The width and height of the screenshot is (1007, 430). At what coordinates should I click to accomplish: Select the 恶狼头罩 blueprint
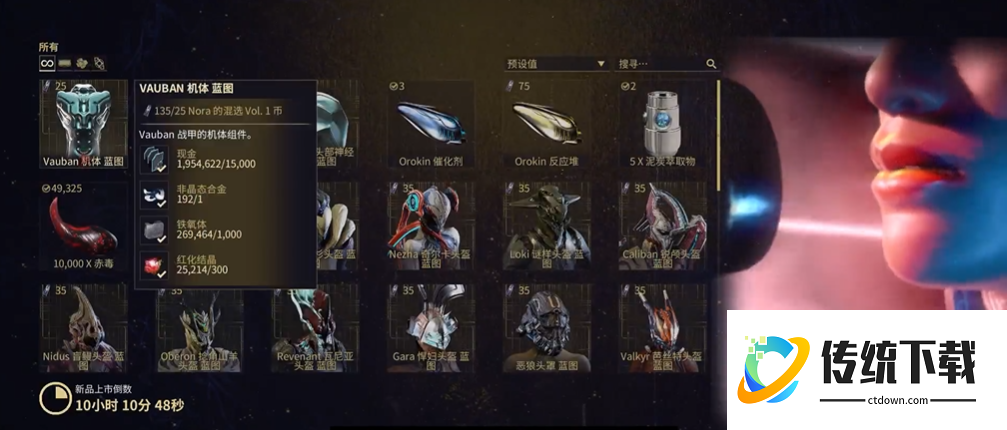click(x=546, y=328)
